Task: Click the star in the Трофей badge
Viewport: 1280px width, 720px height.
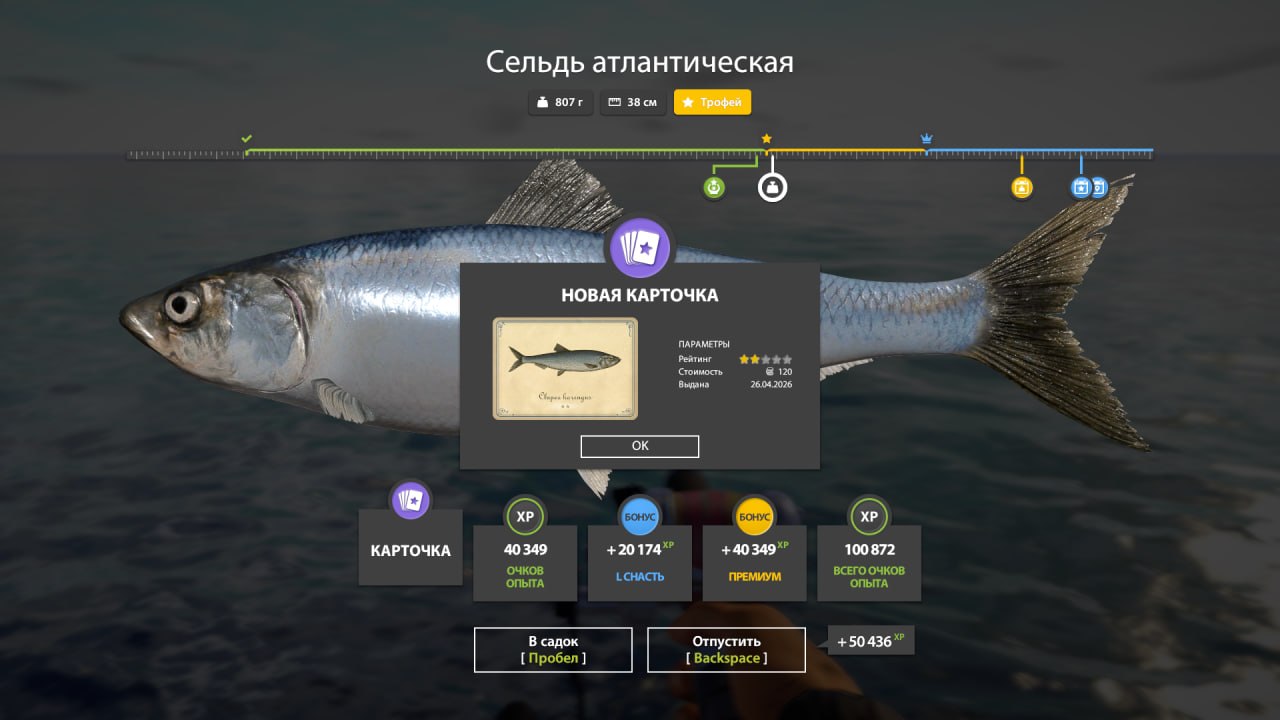Action: click(686, 101)
